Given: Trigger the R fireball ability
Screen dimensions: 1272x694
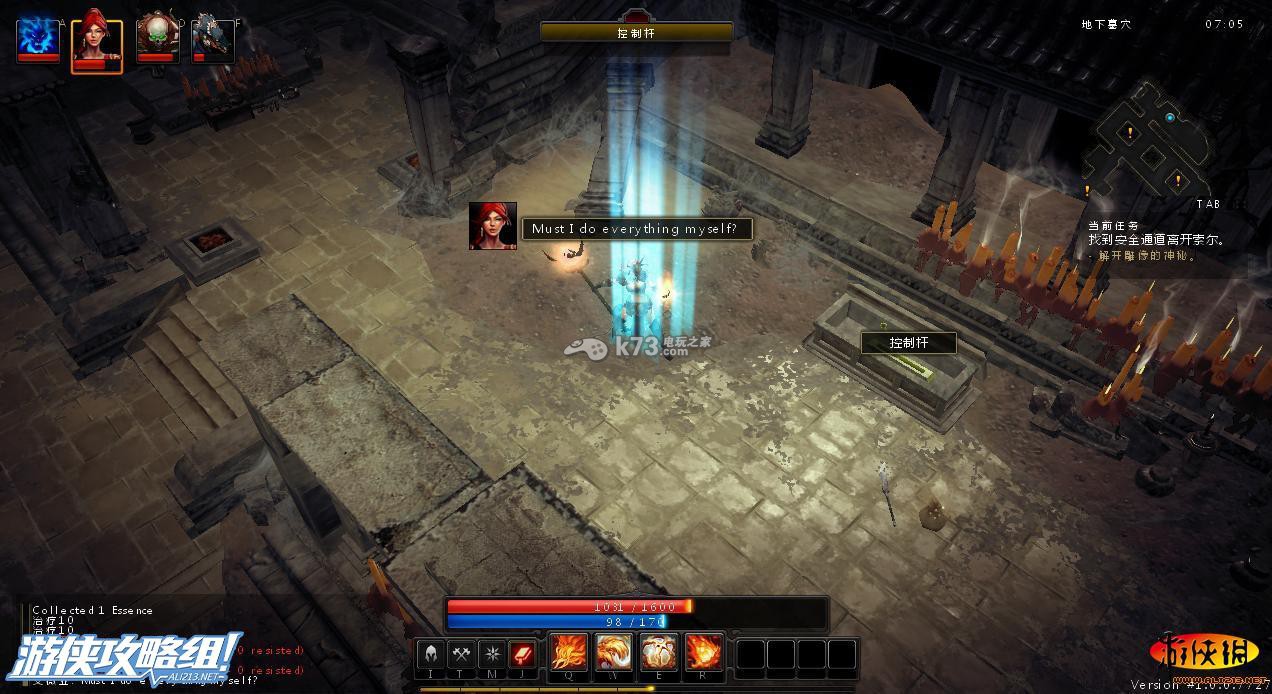Looking at the screenshot, I should (x=704, y=653).
